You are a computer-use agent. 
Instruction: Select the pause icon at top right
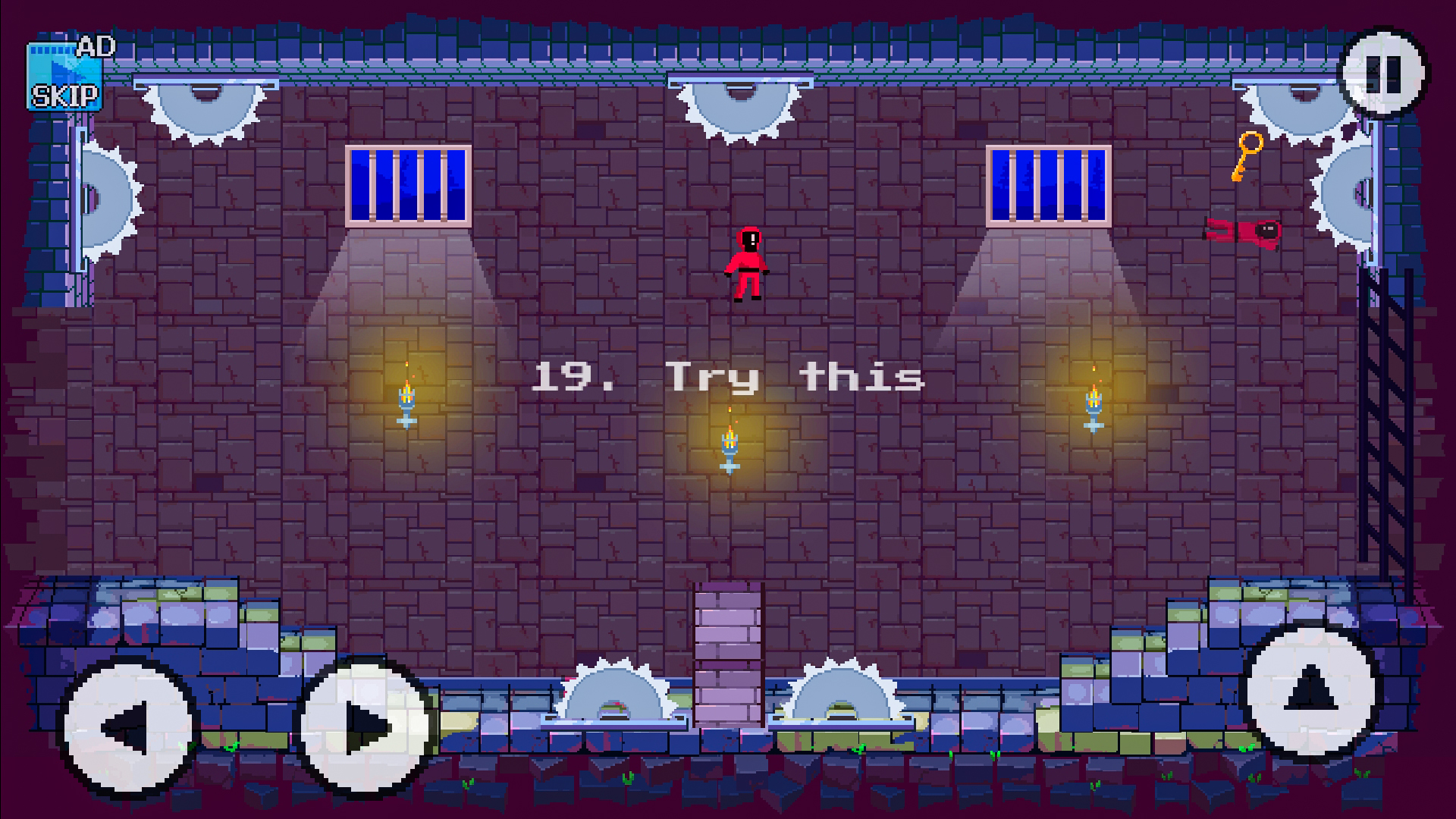pyautogui.click(x=1384, y=74)
